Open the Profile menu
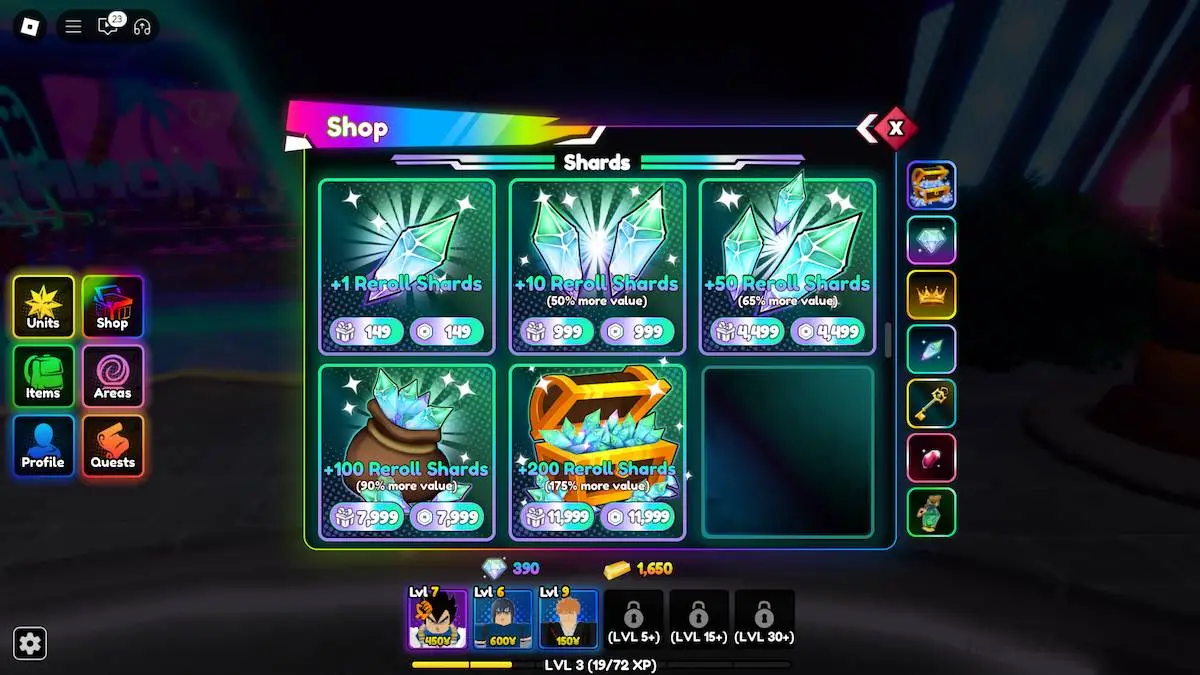 pos(43,446)
